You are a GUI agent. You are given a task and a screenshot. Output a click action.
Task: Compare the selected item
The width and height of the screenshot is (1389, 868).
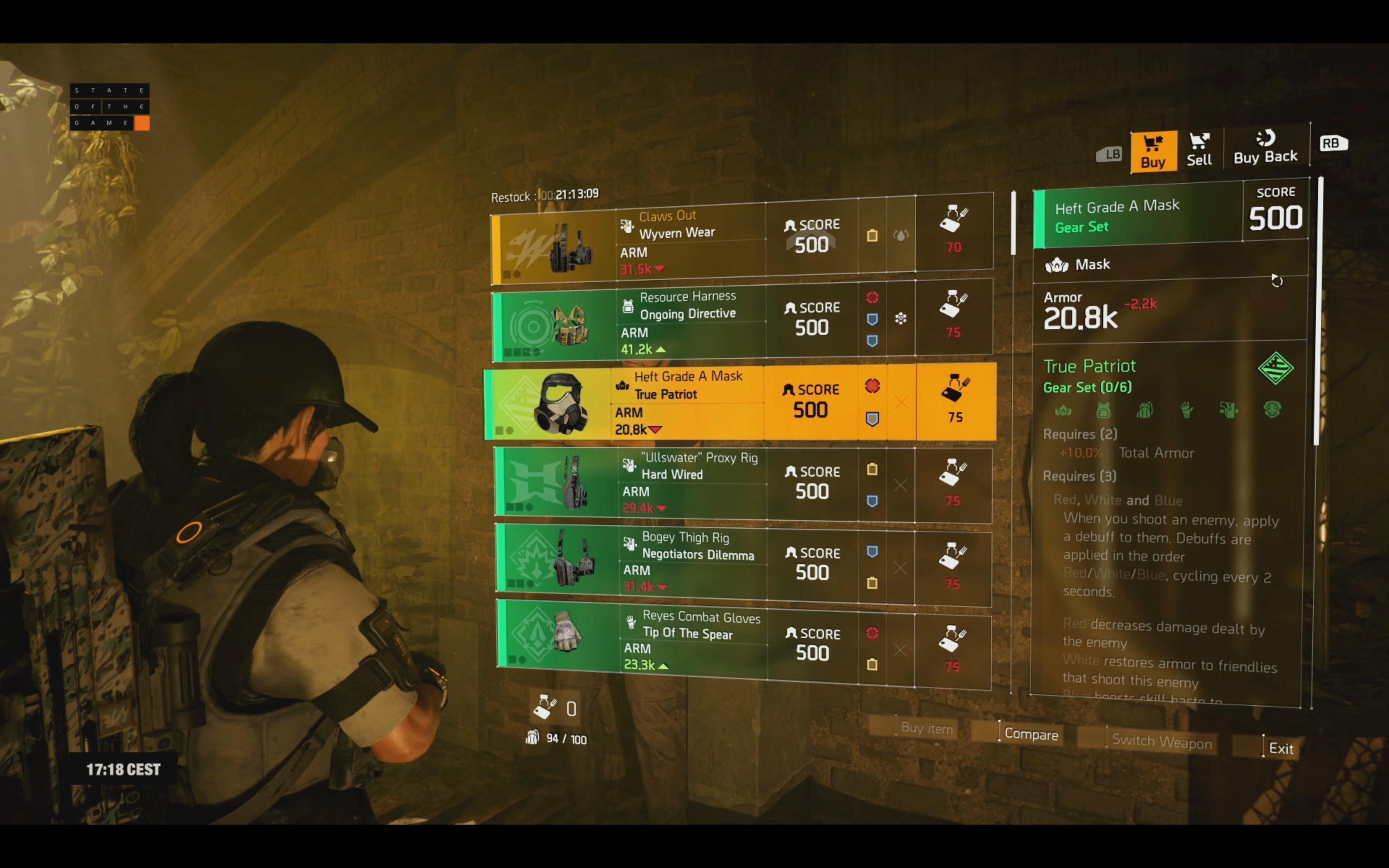pos(1030,734)
